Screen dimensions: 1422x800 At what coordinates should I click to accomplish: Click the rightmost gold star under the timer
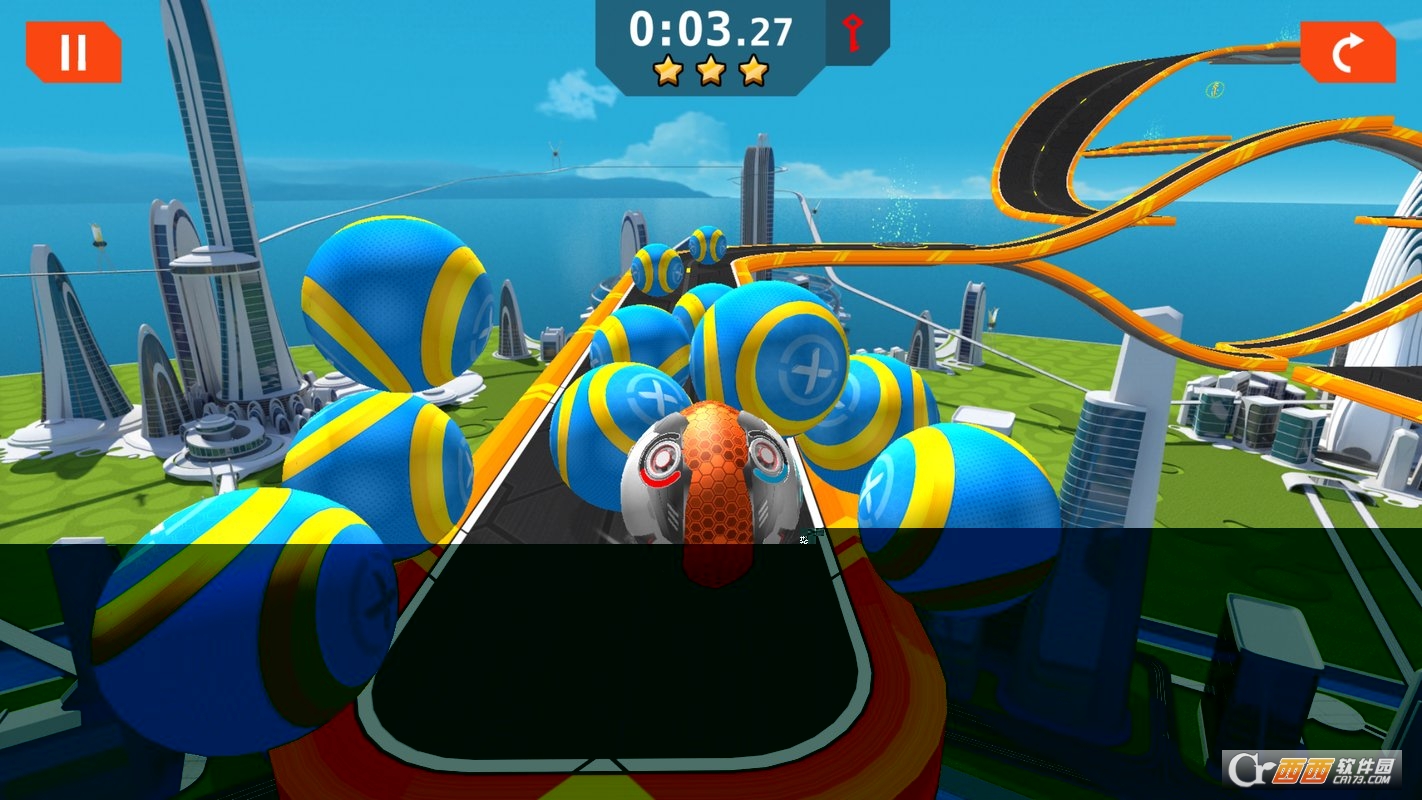click(751, 70)
